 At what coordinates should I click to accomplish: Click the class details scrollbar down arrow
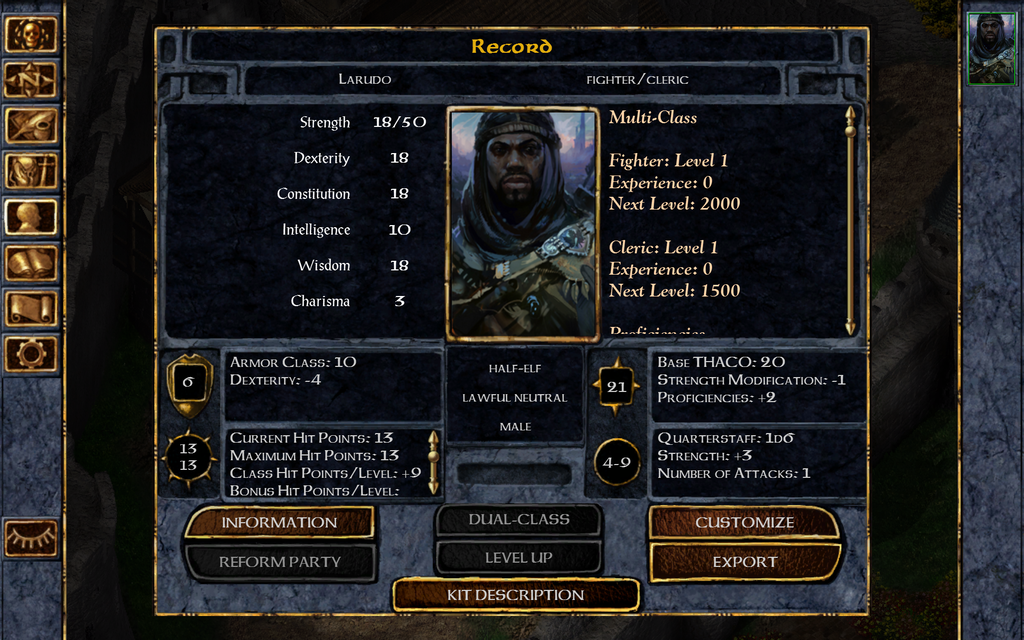[850, 327]
